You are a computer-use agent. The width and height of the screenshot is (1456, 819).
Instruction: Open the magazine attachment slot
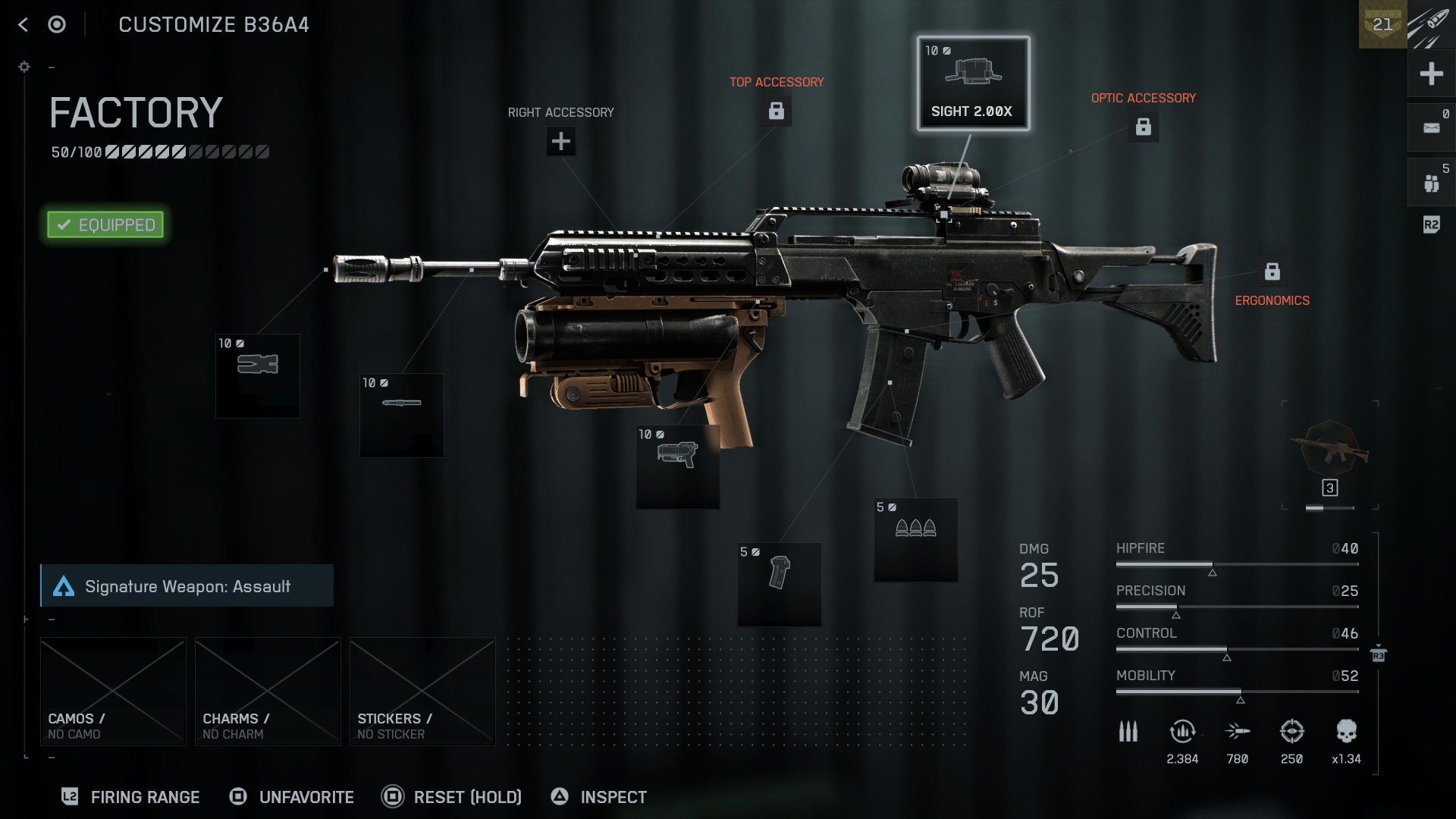click(779, 584)
